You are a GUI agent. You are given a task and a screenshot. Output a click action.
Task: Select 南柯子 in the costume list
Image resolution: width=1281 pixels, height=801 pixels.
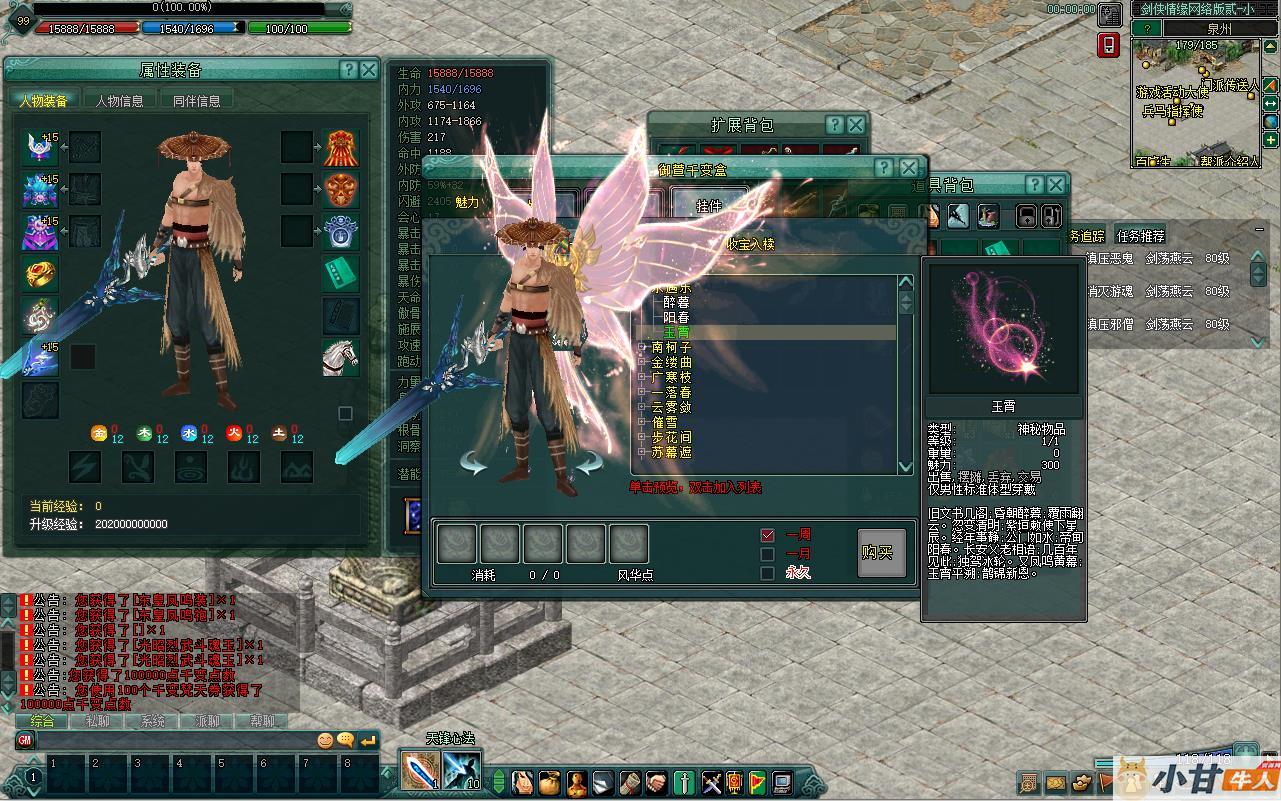coord(671,347)
